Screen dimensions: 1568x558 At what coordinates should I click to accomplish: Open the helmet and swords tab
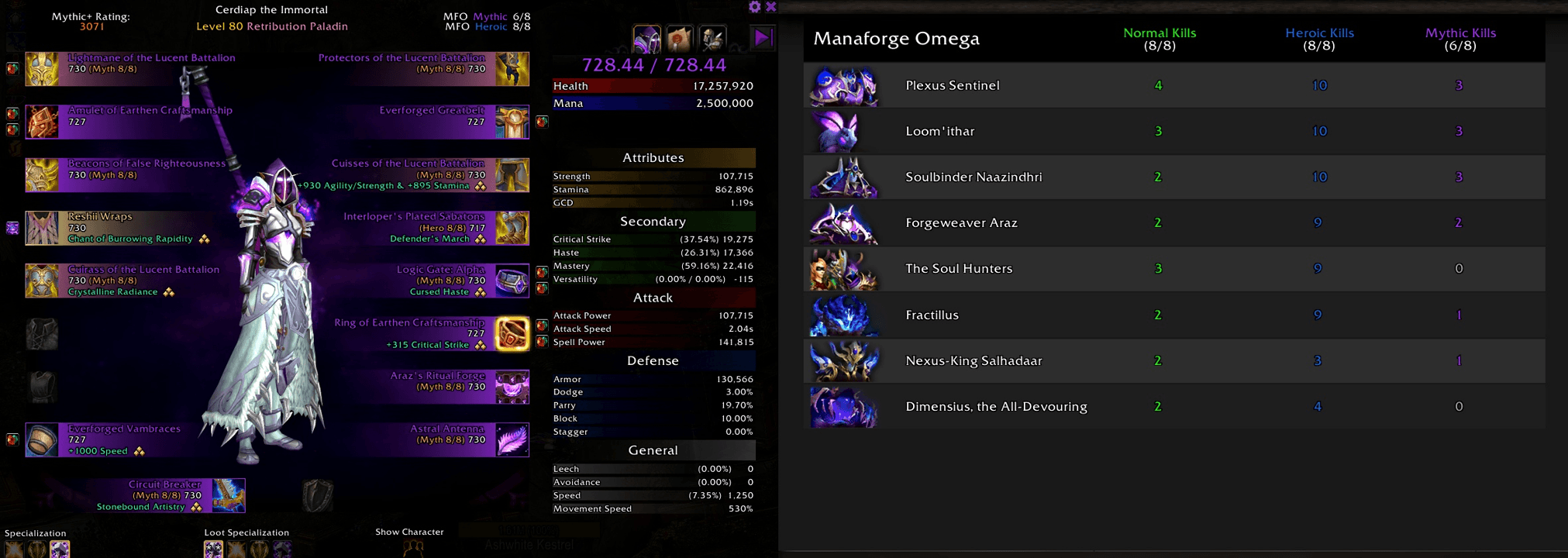[712, 38]
